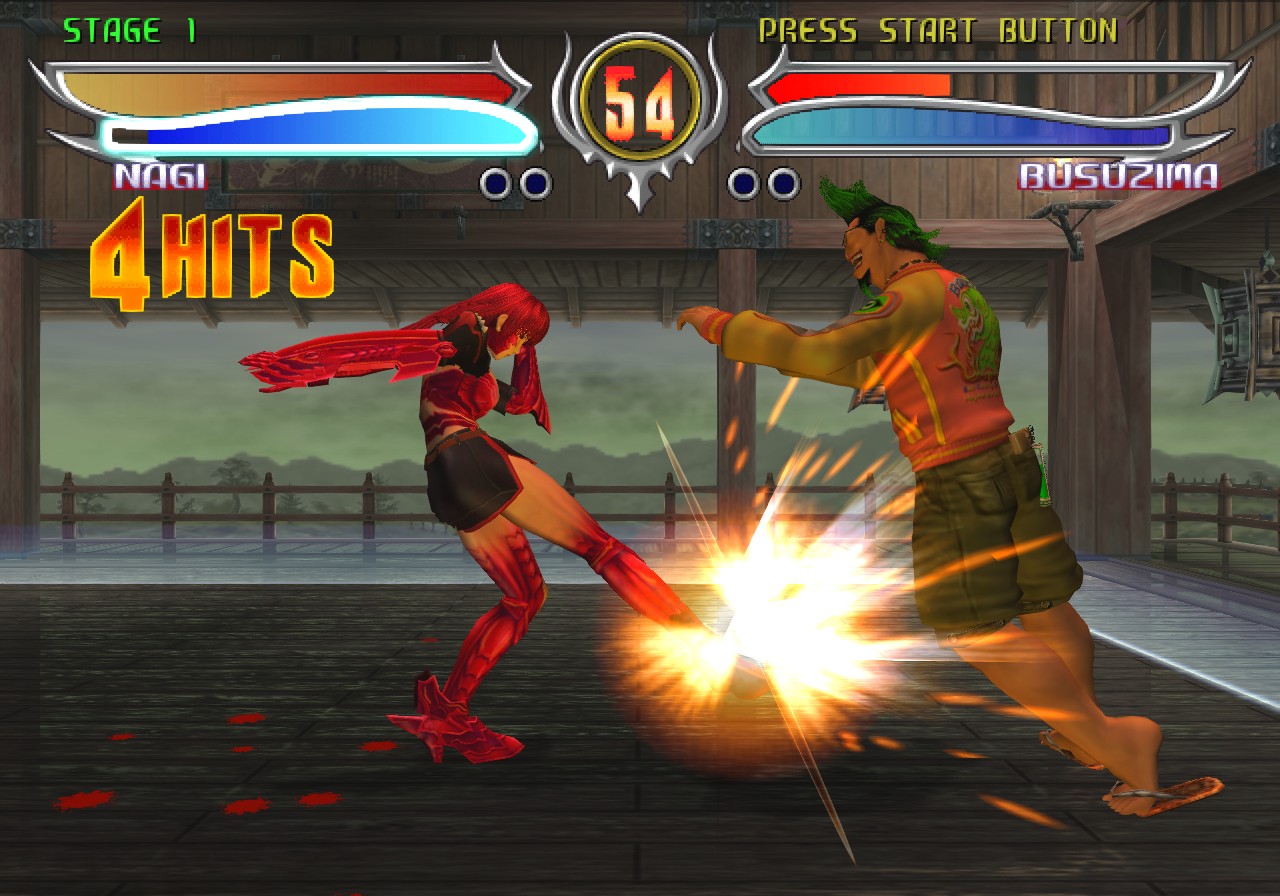Select the left round indicator circle under Nagi
This screenshot has width=1280, height=896.
tap(494, 183)
